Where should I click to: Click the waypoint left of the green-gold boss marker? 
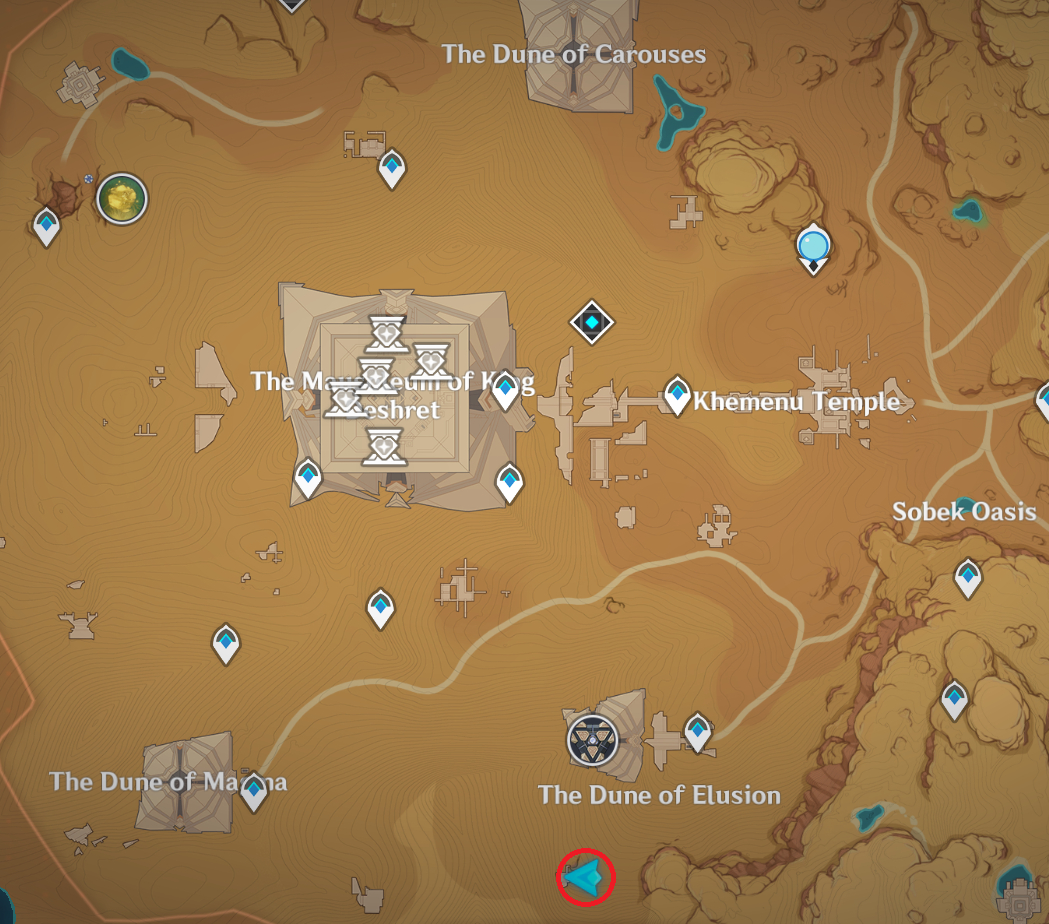tap(47, 226)
